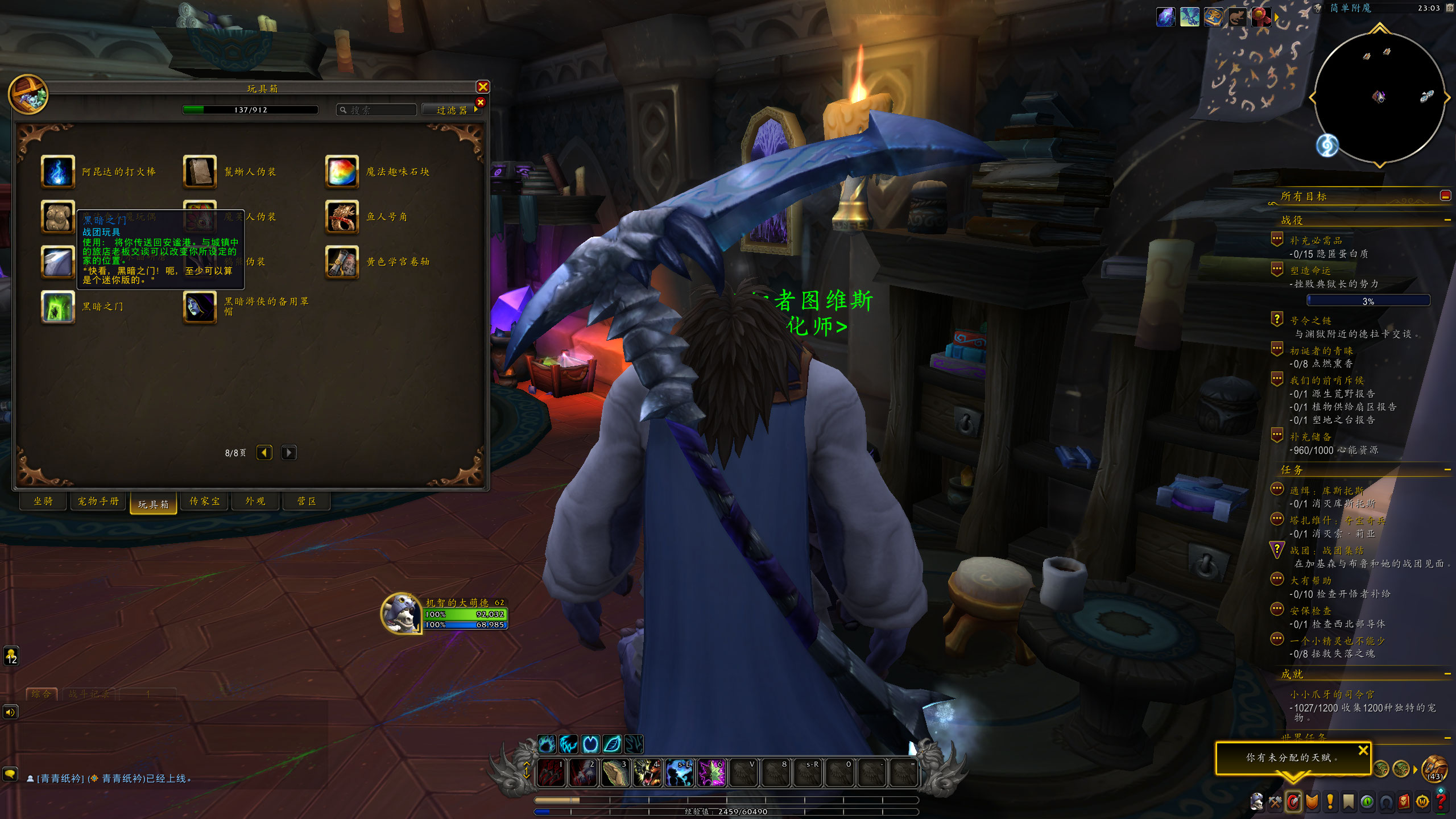Select the 魔法趣味石块 rainbow toy

coord(342,172)
